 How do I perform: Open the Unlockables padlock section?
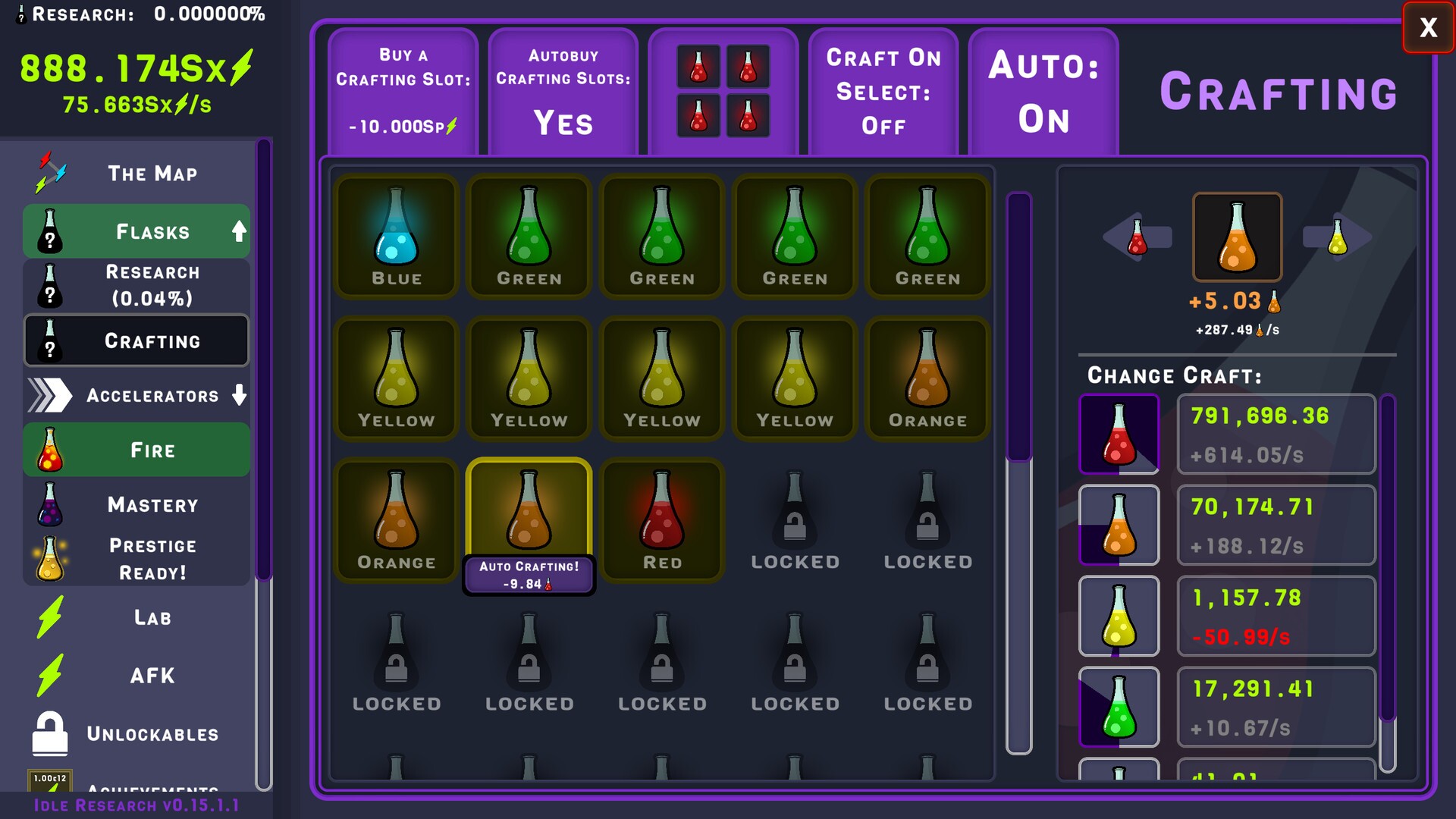click(x=136, y=733)
